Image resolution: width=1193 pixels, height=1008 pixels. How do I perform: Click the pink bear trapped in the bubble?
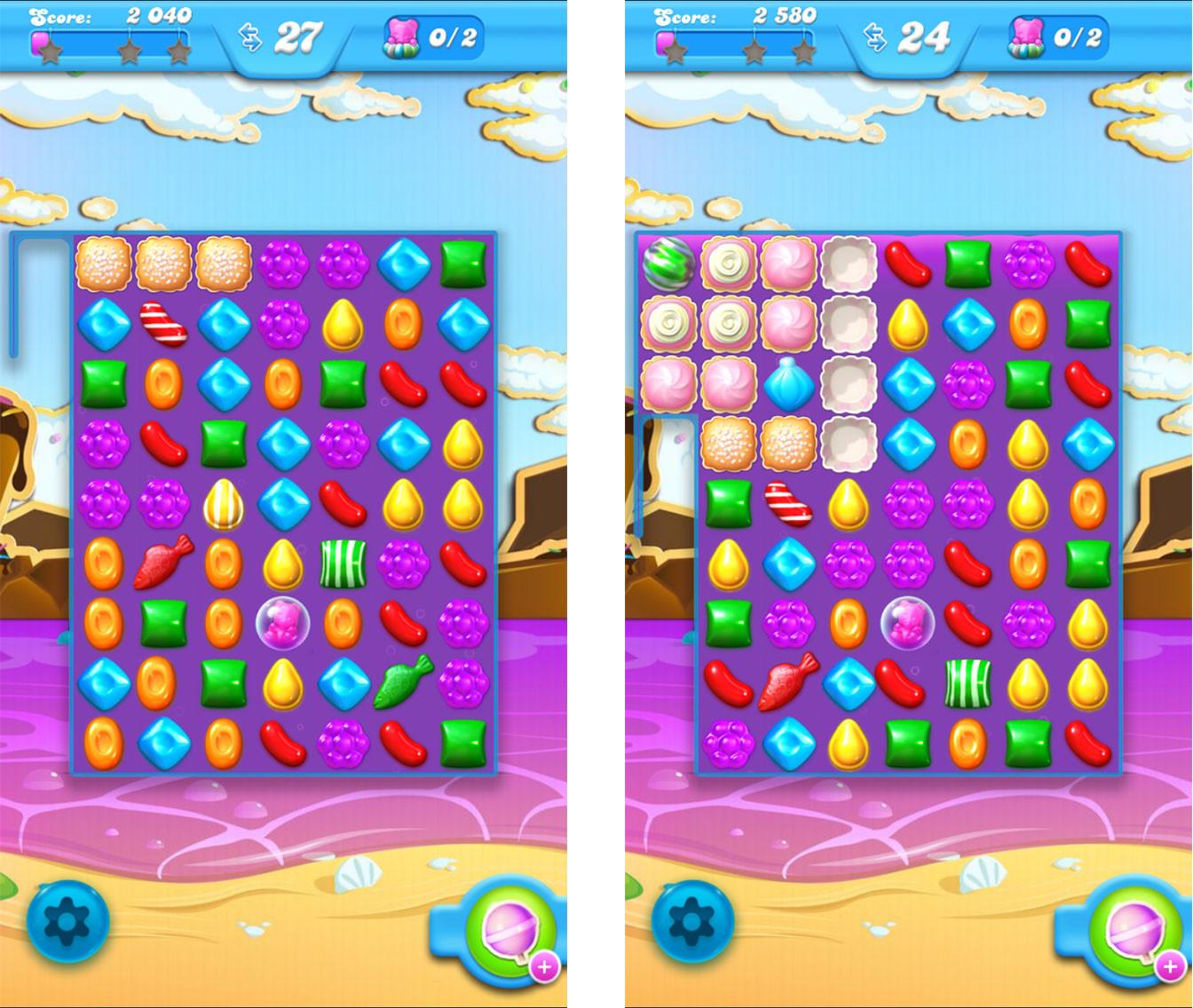coord(284,622)
